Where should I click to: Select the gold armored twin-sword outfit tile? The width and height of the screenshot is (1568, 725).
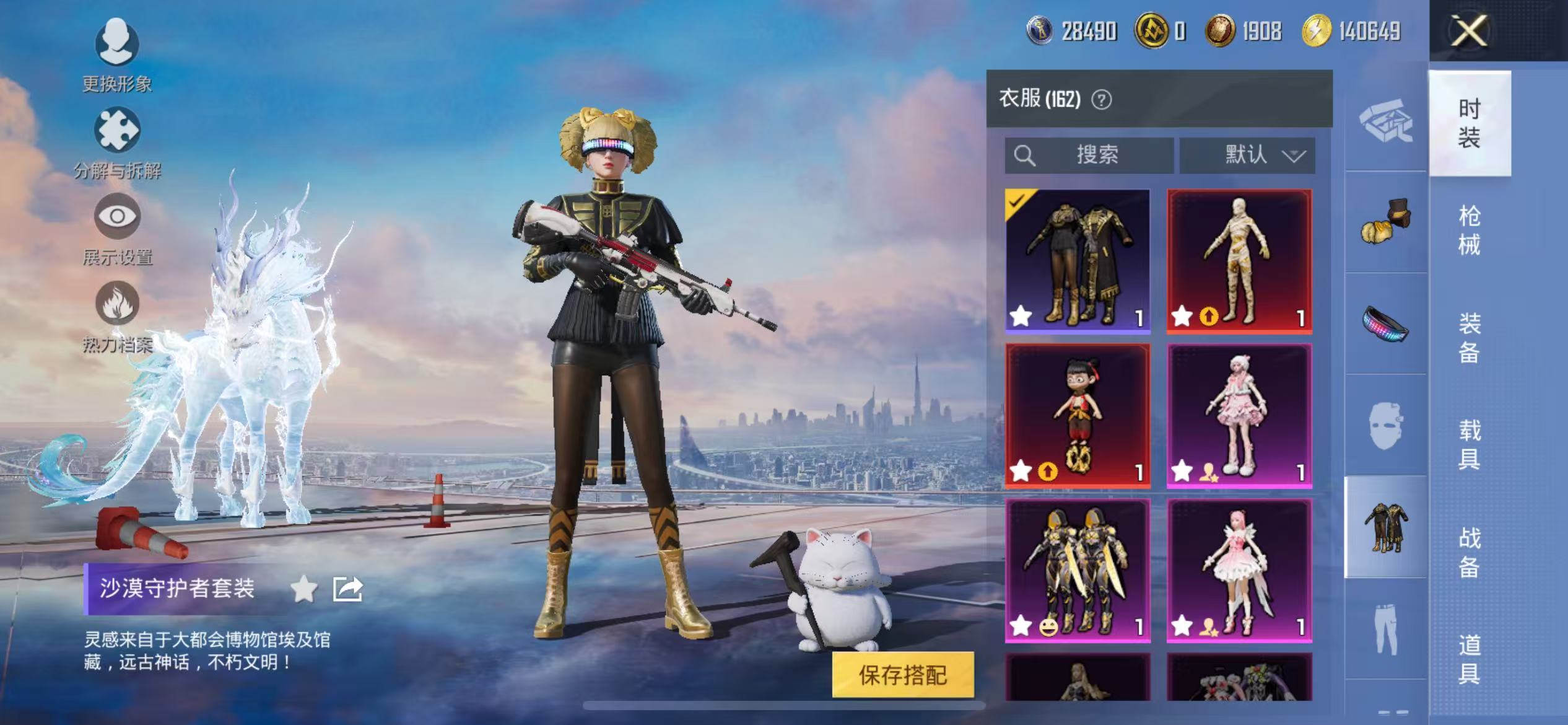coord(1078,569)
